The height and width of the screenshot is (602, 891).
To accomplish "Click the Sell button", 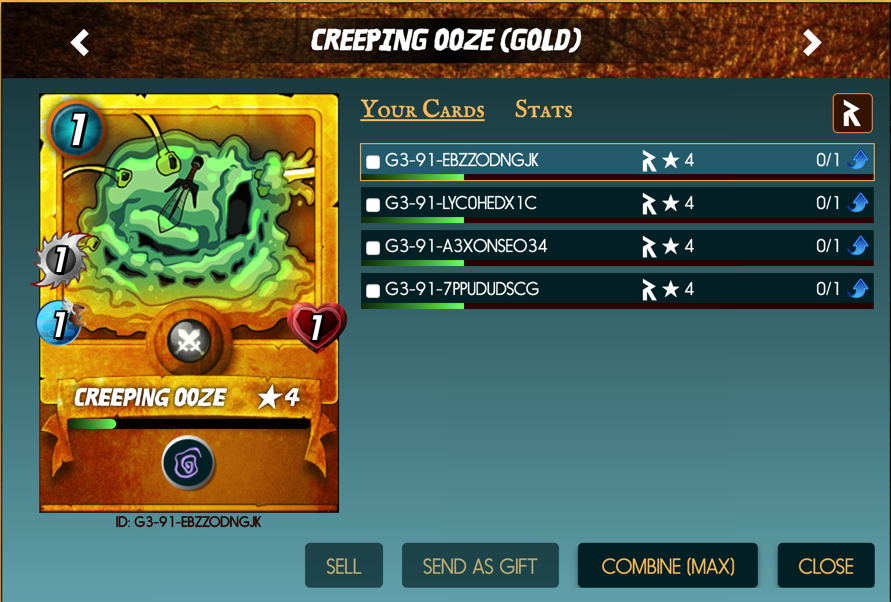I will tap(343, 566).
